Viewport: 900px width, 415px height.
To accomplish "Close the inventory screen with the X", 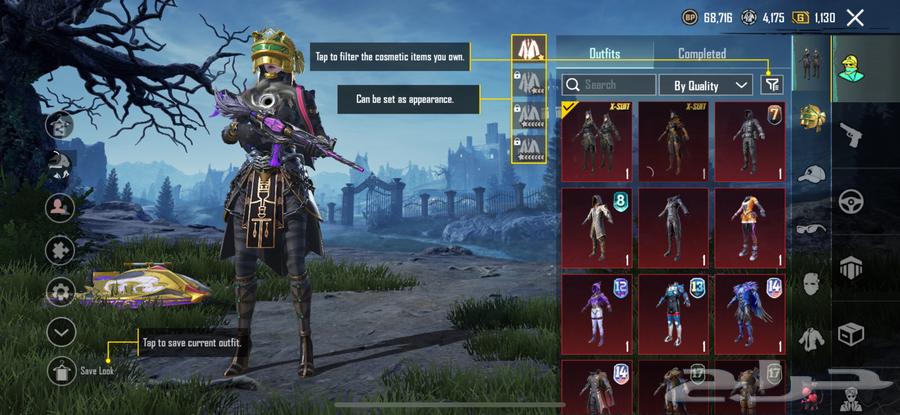I will point(855,17).
